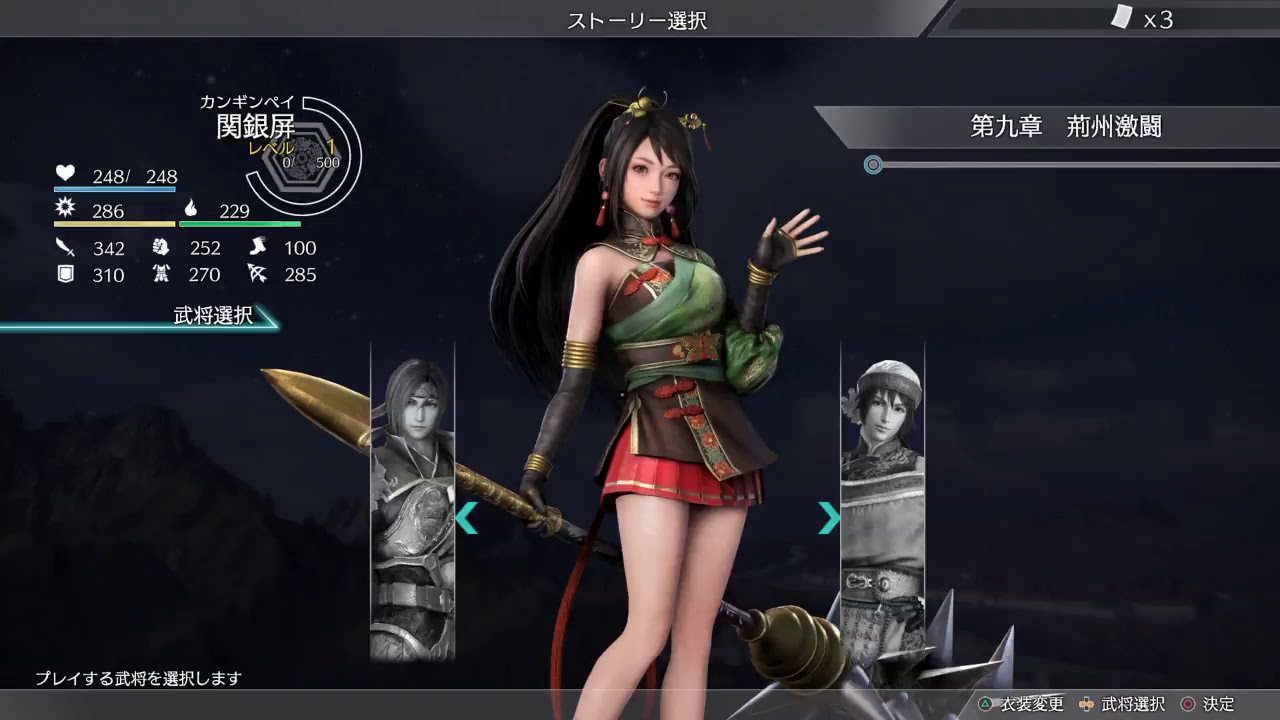The height and width of the screenshot is (720, 1280).
Task: Select the left grayscale character portrait
Action: [412, 500]
